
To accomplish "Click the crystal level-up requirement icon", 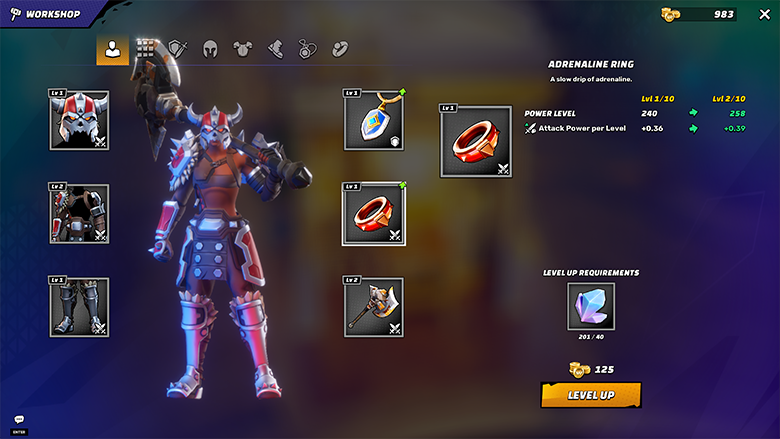I will [x=590, y=305].
